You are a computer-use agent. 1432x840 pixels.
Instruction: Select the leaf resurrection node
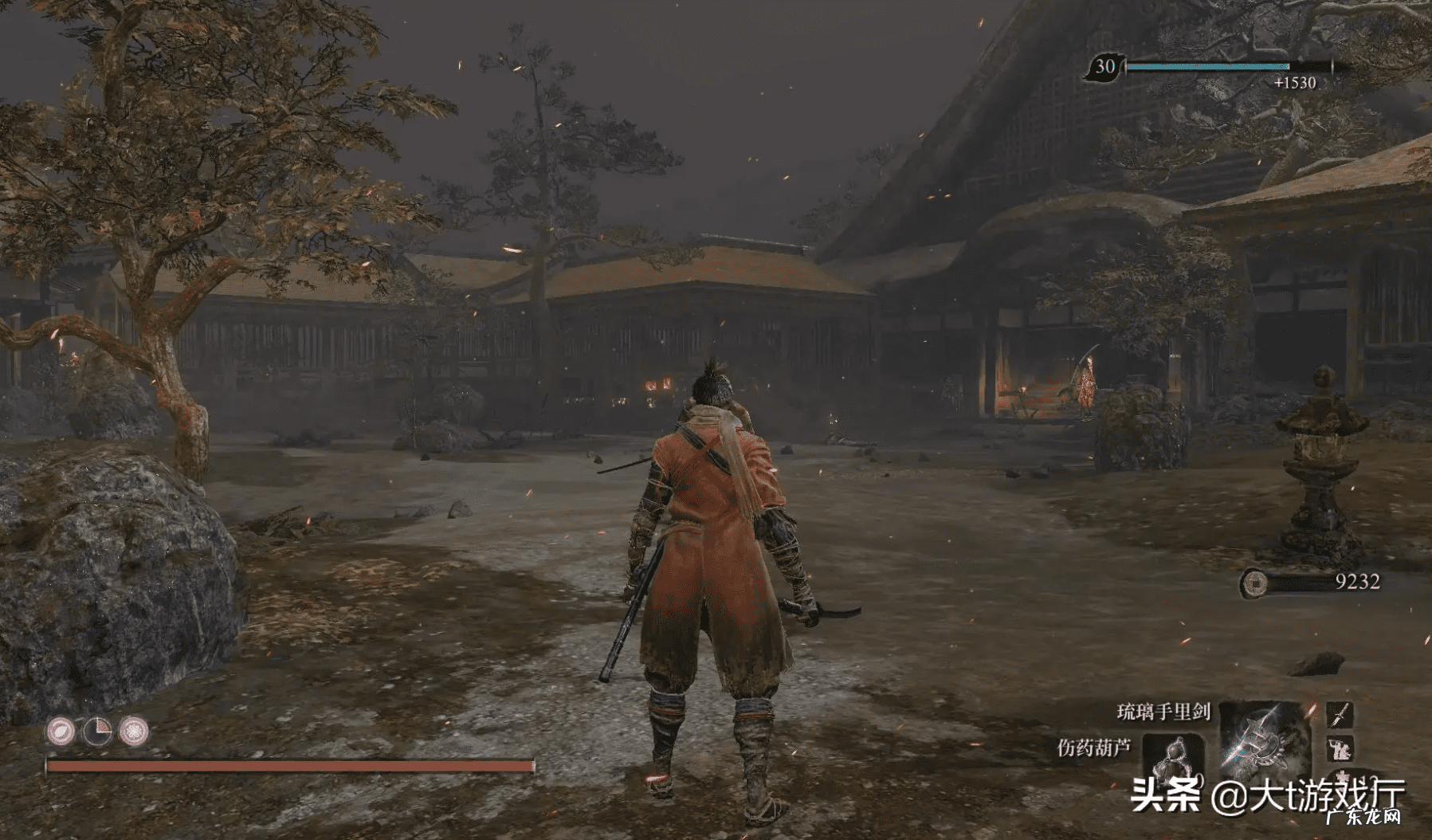(61, 731)
